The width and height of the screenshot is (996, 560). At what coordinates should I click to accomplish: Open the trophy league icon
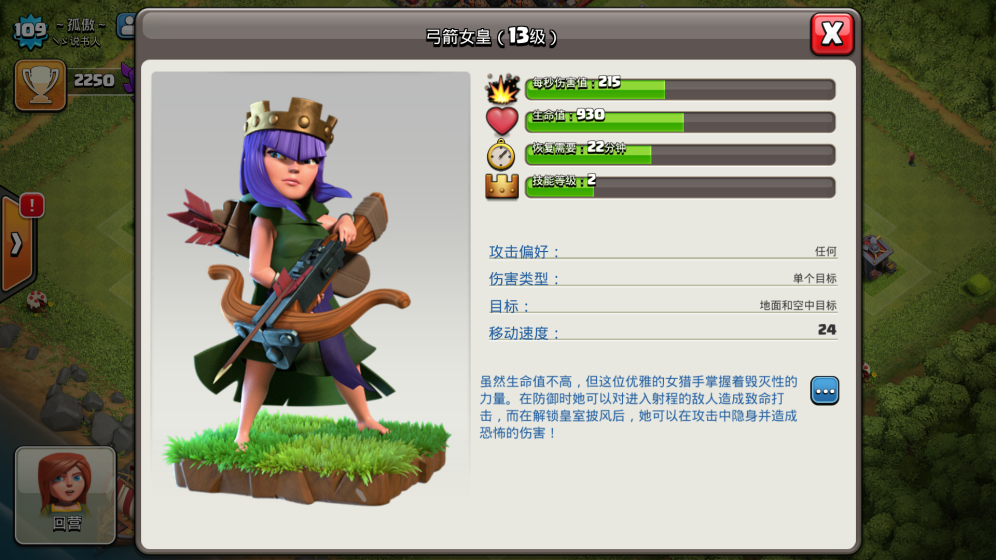point(41,85)
